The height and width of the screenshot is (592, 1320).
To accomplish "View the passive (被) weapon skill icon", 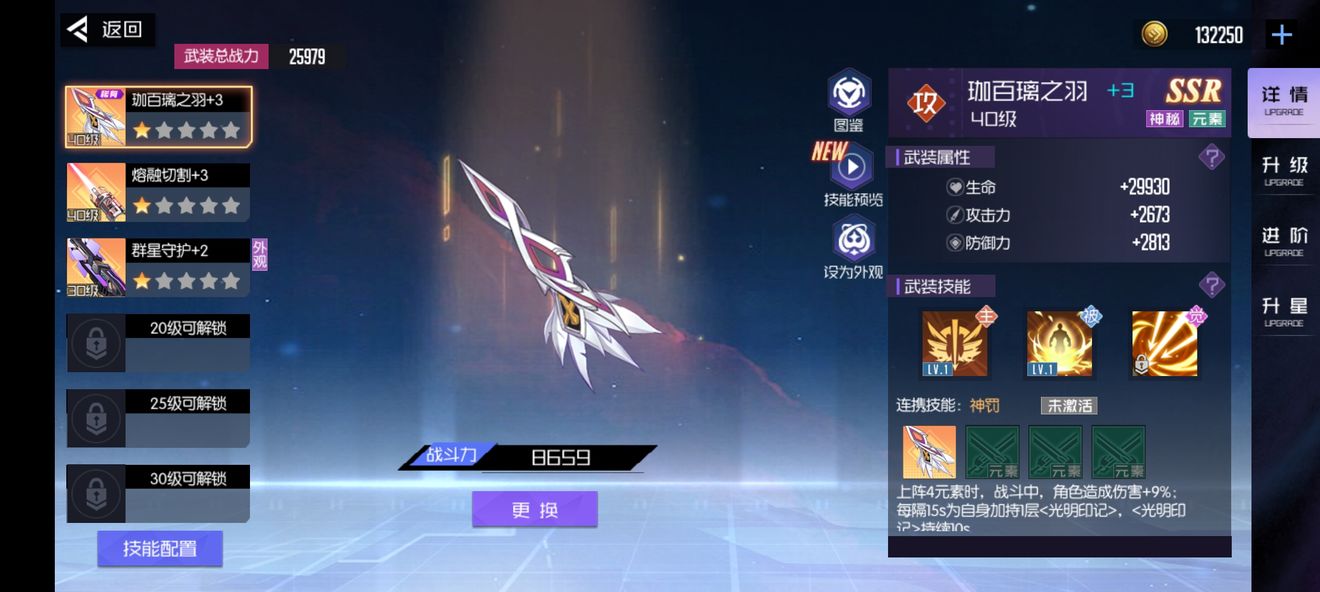I will click(1060, 344).
